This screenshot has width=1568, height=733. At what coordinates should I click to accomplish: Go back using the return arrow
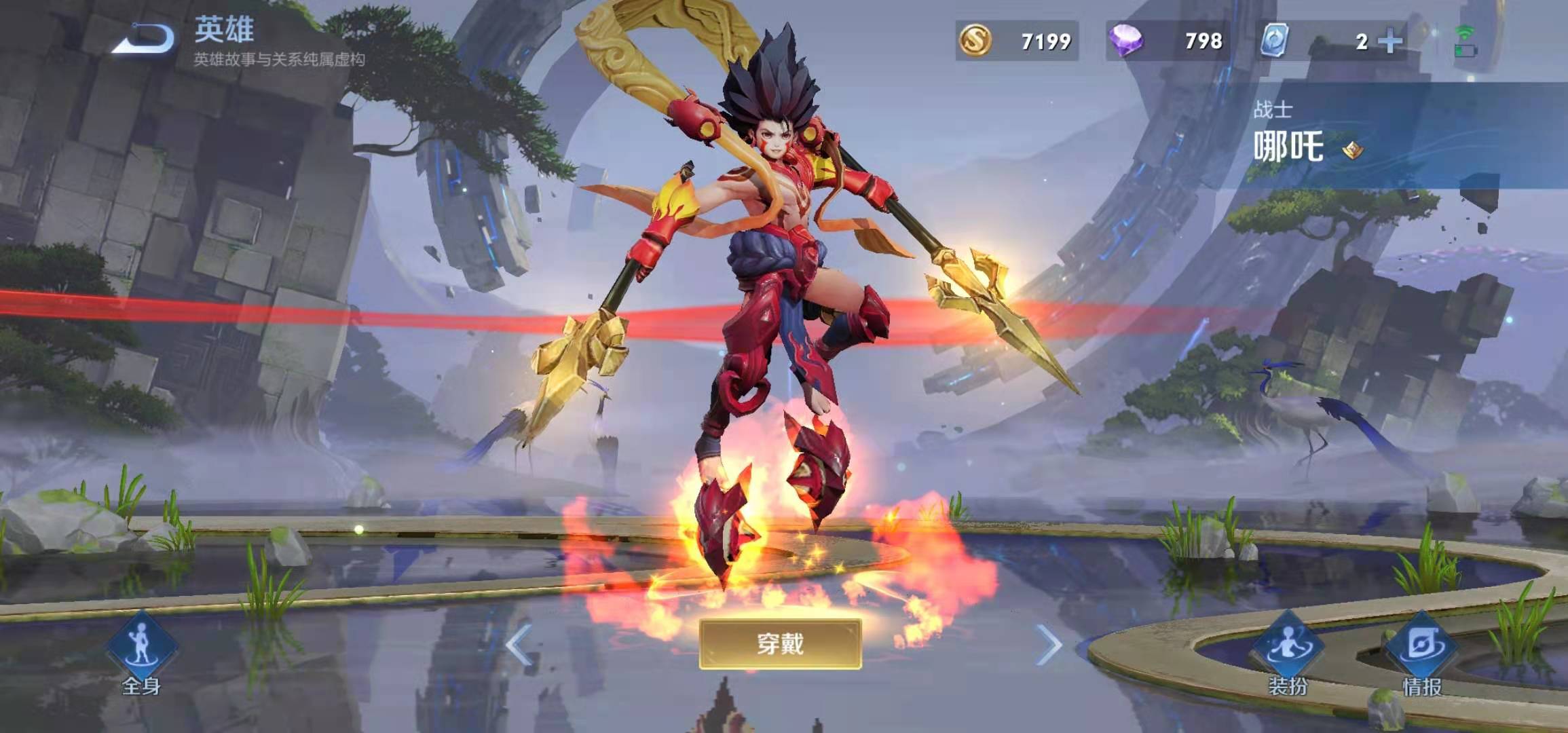(x=144, y=39)
